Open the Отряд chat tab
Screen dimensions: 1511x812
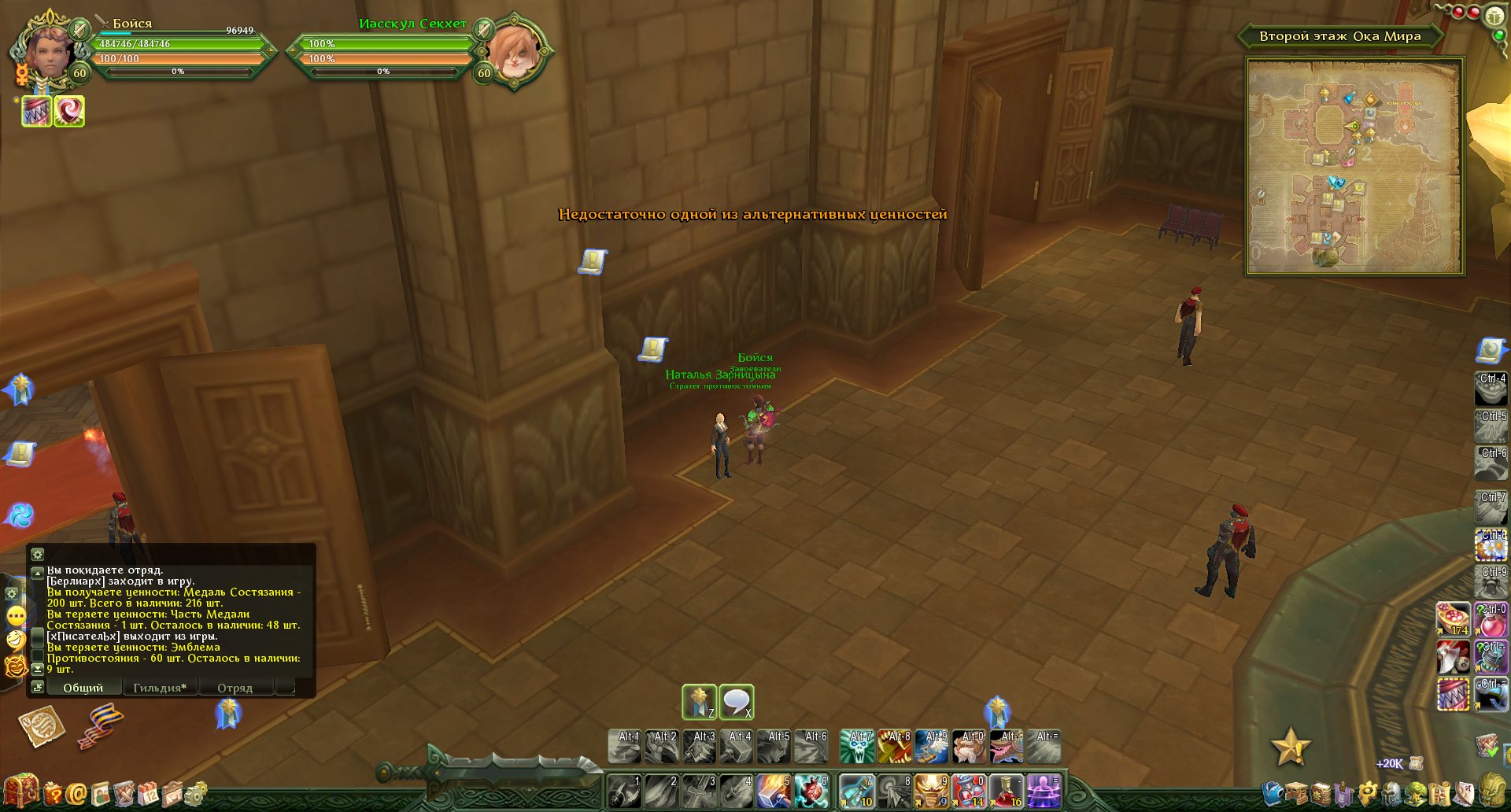click(x=235, y=688)
